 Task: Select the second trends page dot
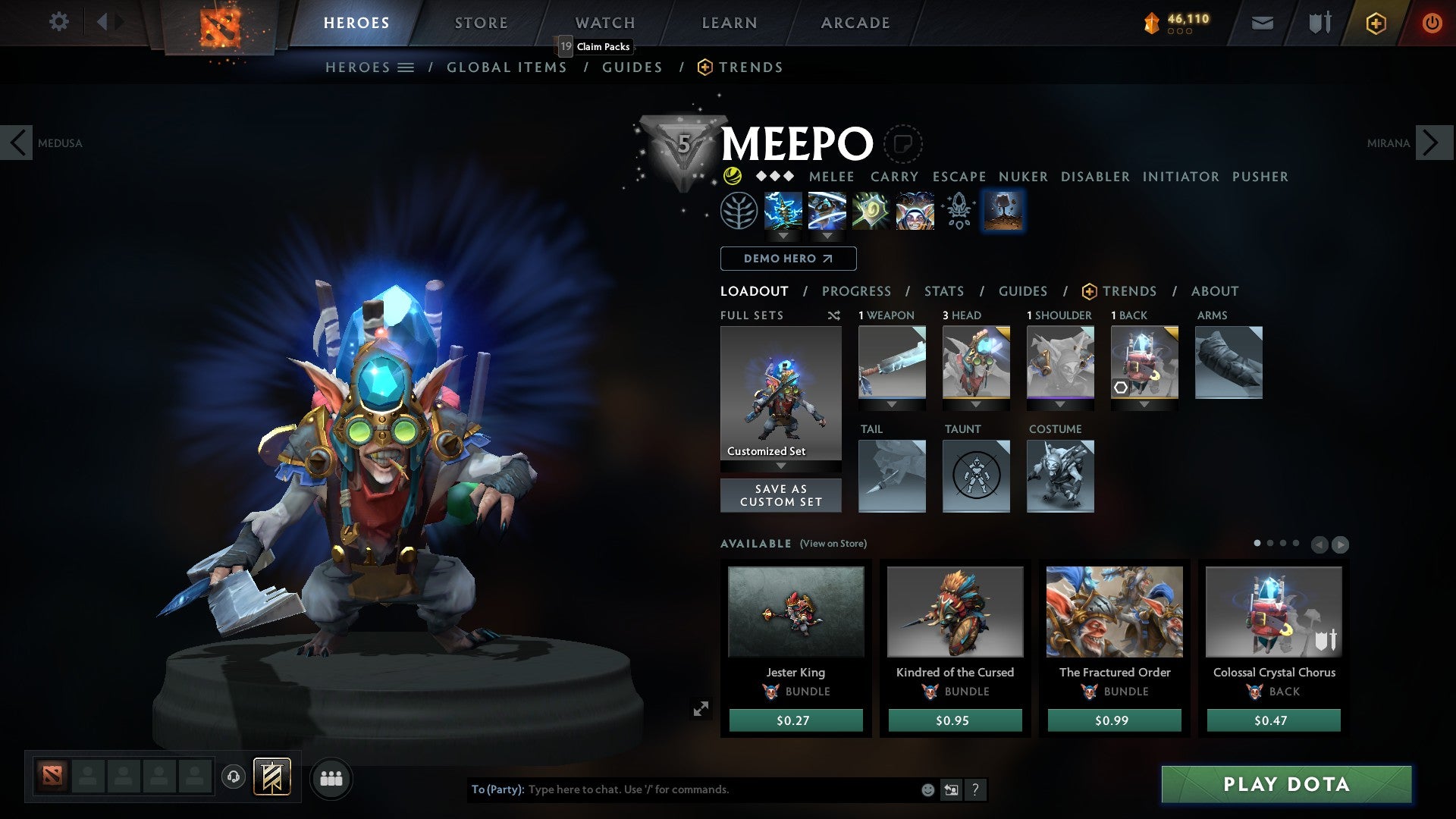tap(1271, 543)
